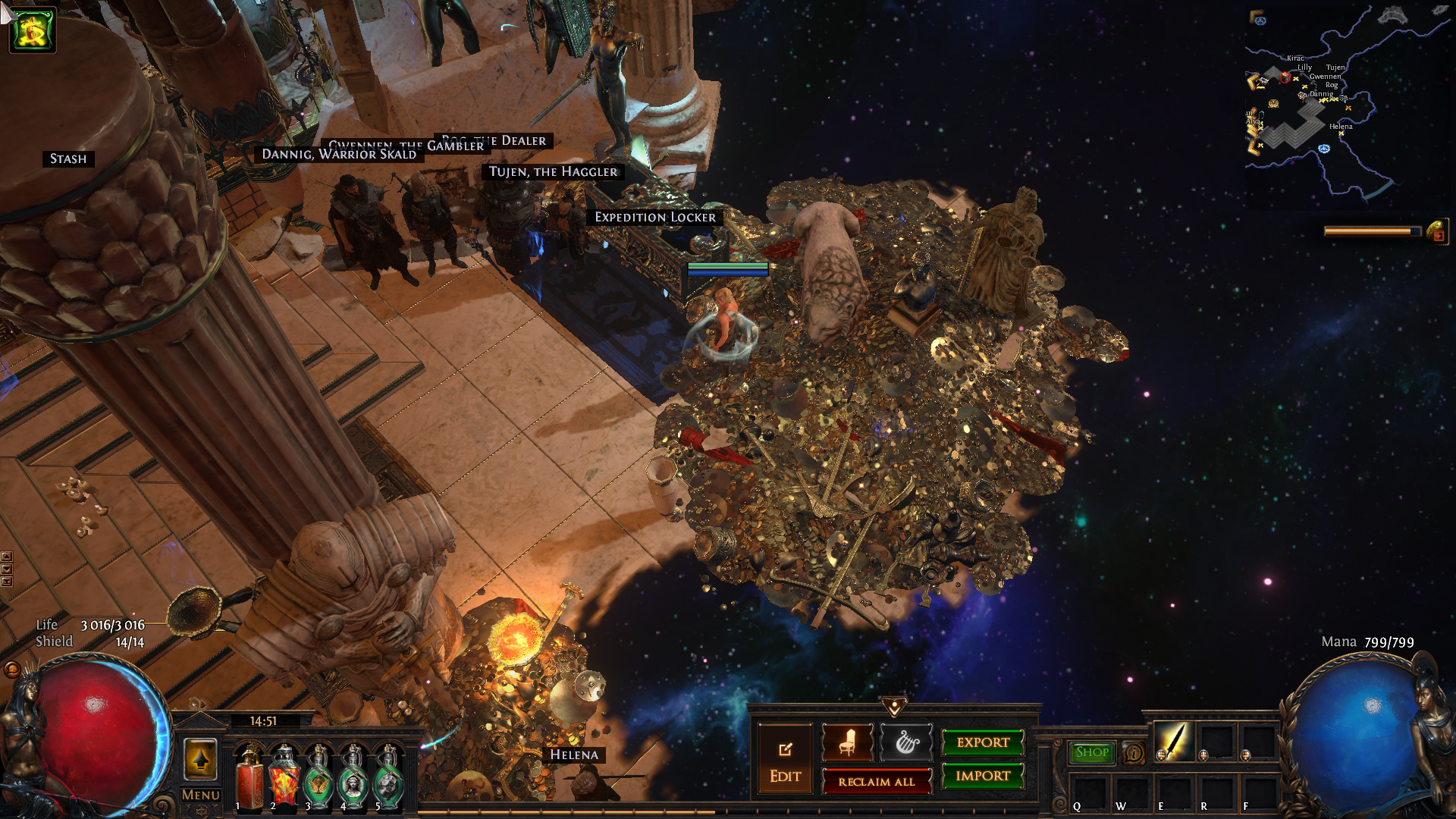Image resolution: width=1456 pixels, height=819 pixels.
Task: Click the gold arrow level-up button
Action: (201, 759)
